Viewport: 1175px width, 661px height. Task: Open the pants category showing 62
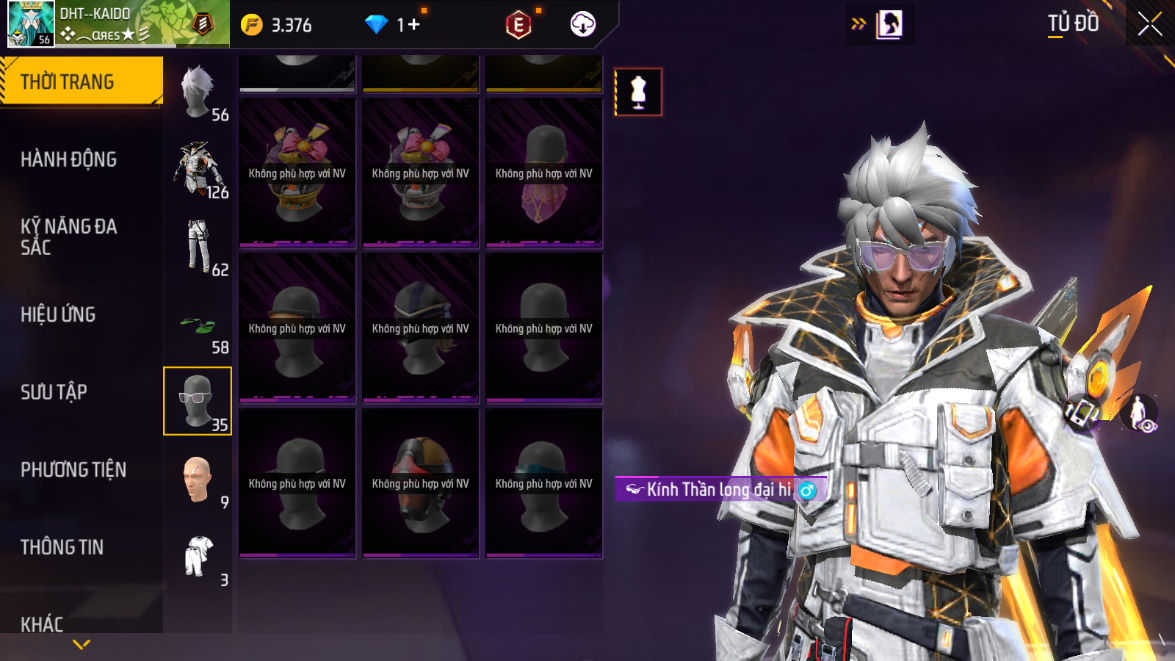(198, 246)
